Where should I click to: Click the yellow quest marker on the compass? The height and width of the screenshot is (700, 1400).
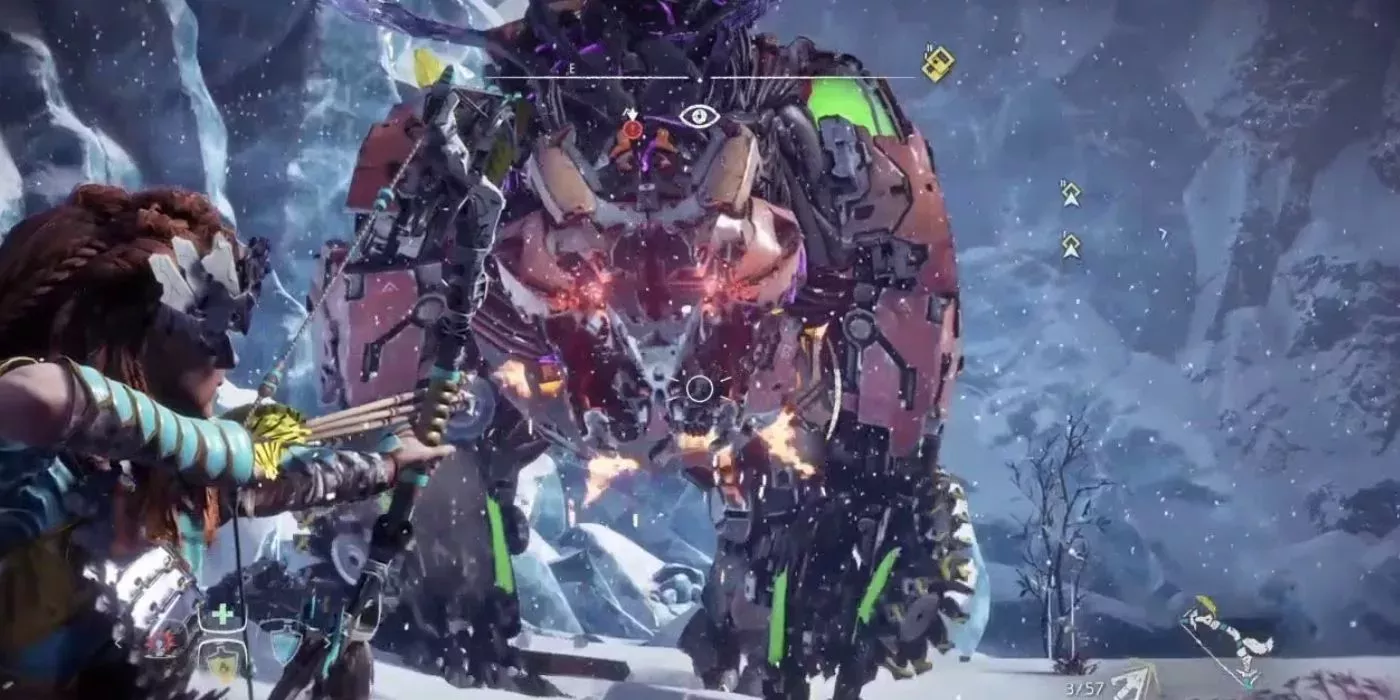coord(937,64)
